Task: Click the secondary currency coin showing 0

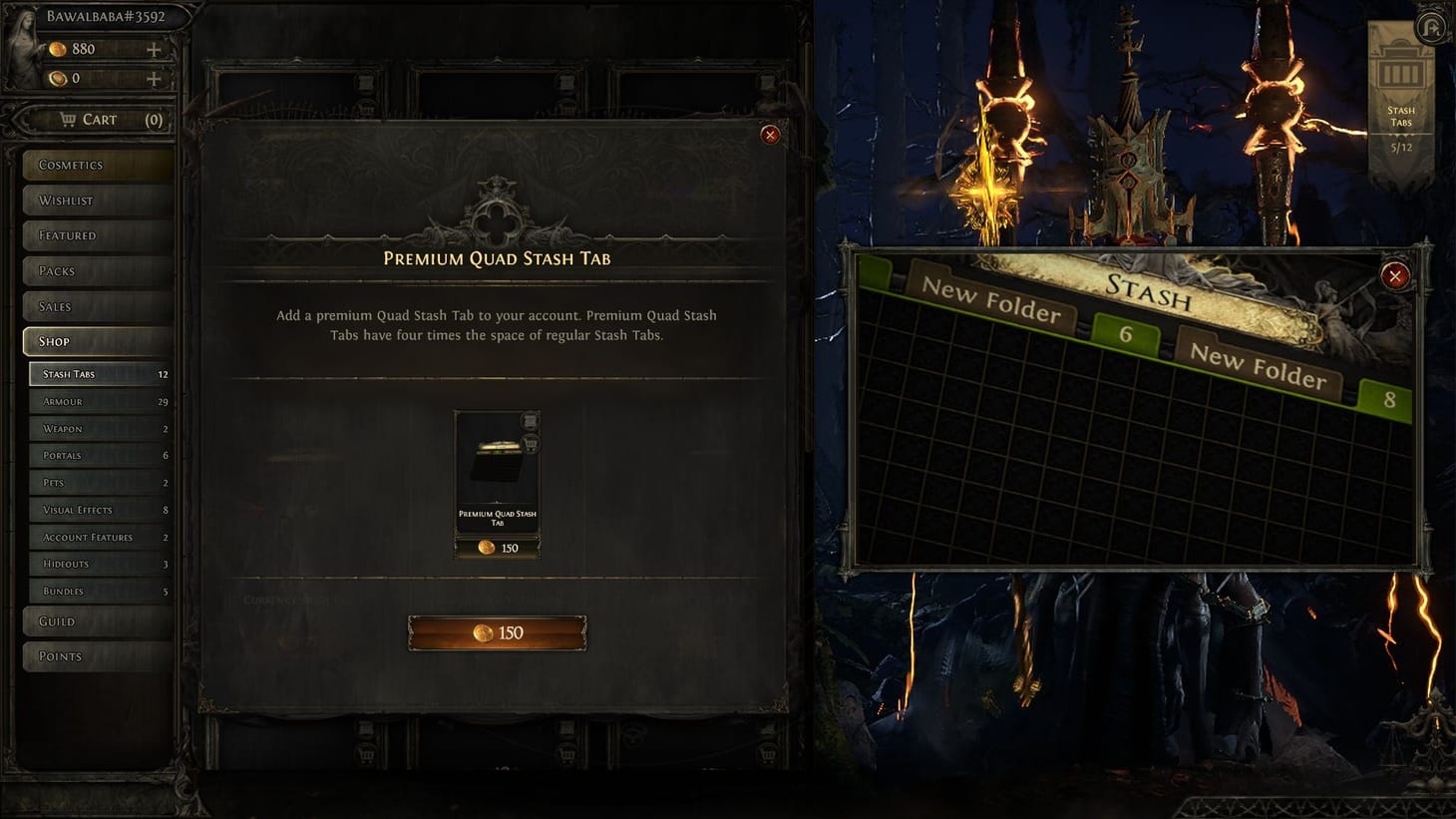Action: coord(58,78)
